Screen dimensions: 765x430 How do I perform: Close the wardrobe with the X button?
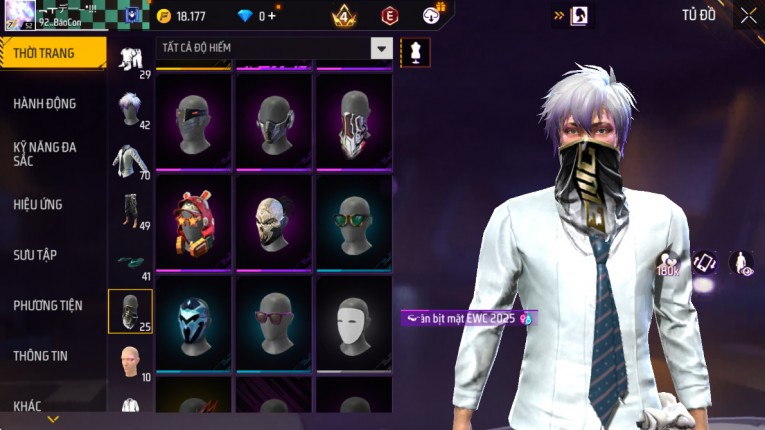748,15
